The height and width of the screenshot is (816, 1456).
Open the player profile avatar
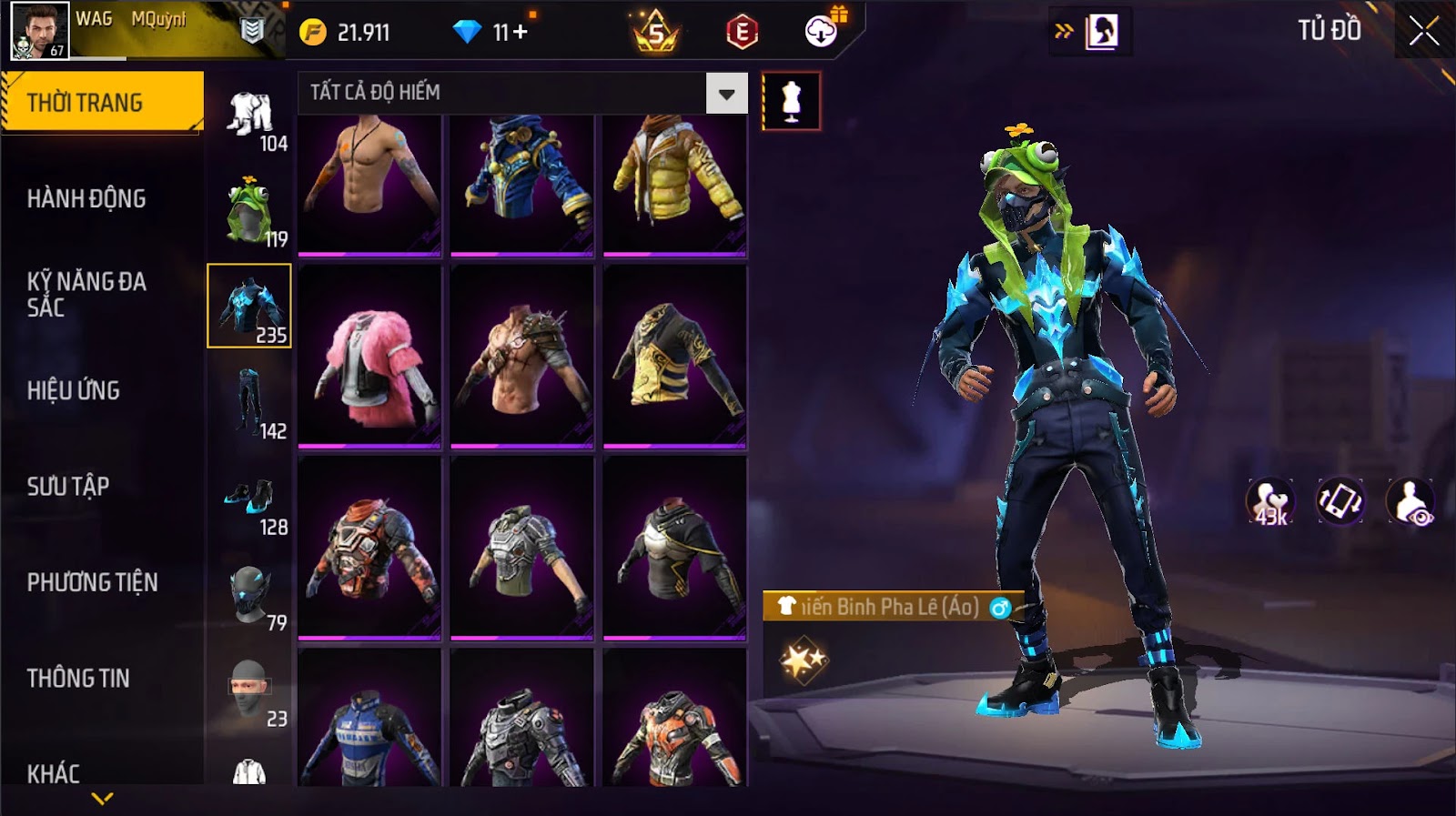[39, 30]
